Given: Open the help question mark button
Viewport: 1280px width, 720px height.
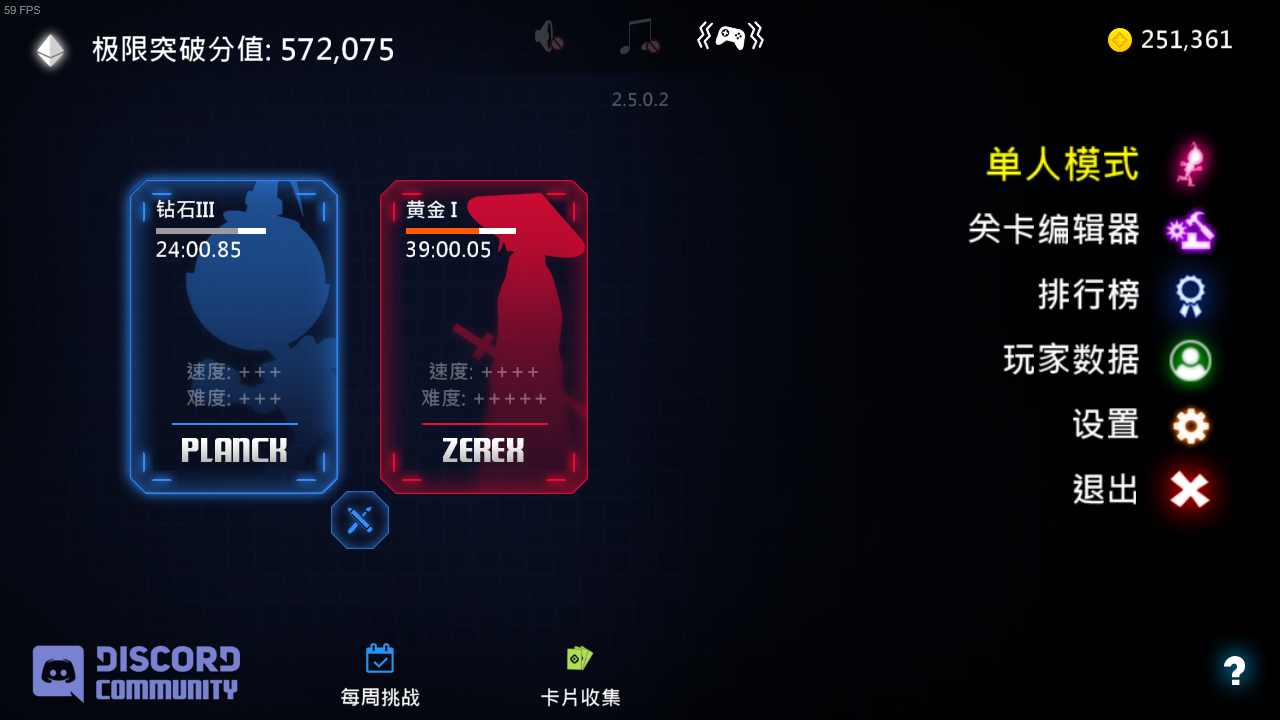Looking at the screenshot, I should [1235, 672].
